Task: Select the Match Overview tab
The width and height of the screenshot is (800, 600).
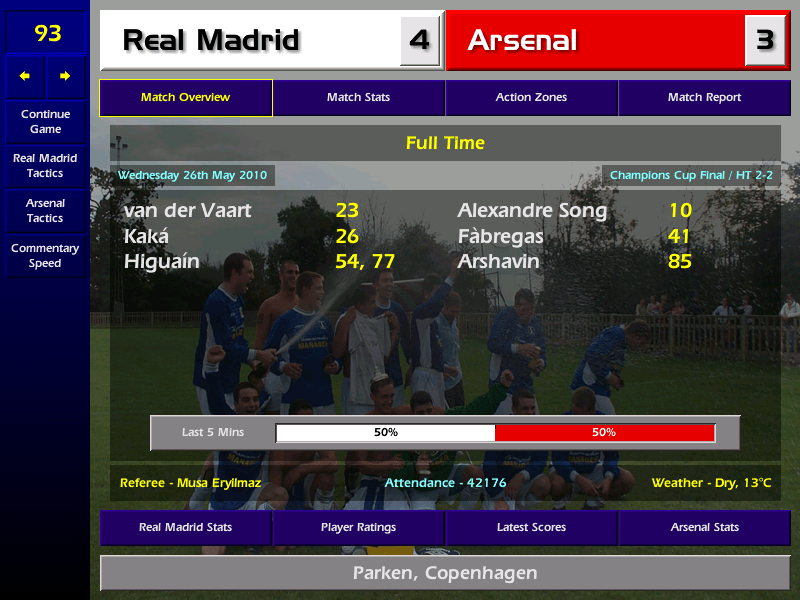Action: (186, 98)
